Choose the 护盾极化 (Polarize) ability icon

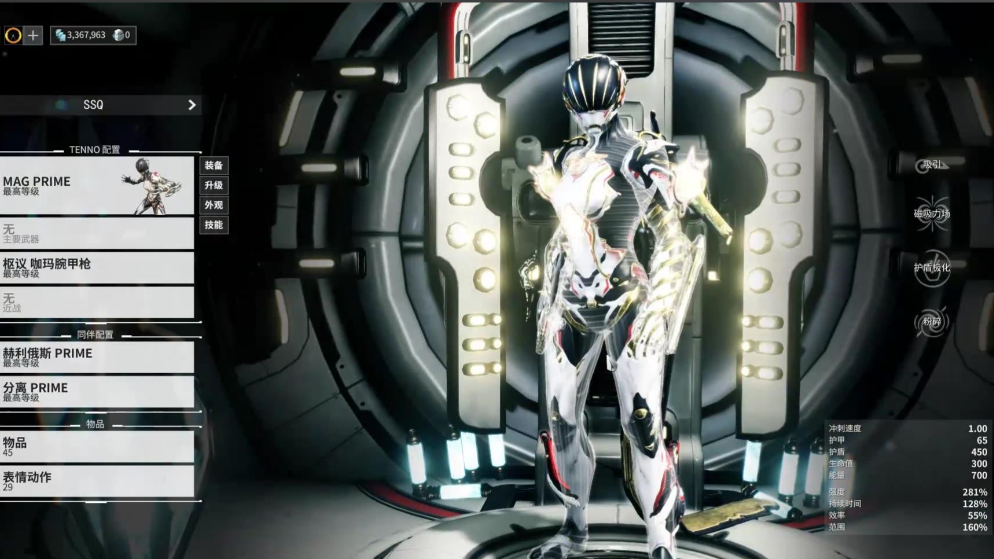(x=931, y=267)
